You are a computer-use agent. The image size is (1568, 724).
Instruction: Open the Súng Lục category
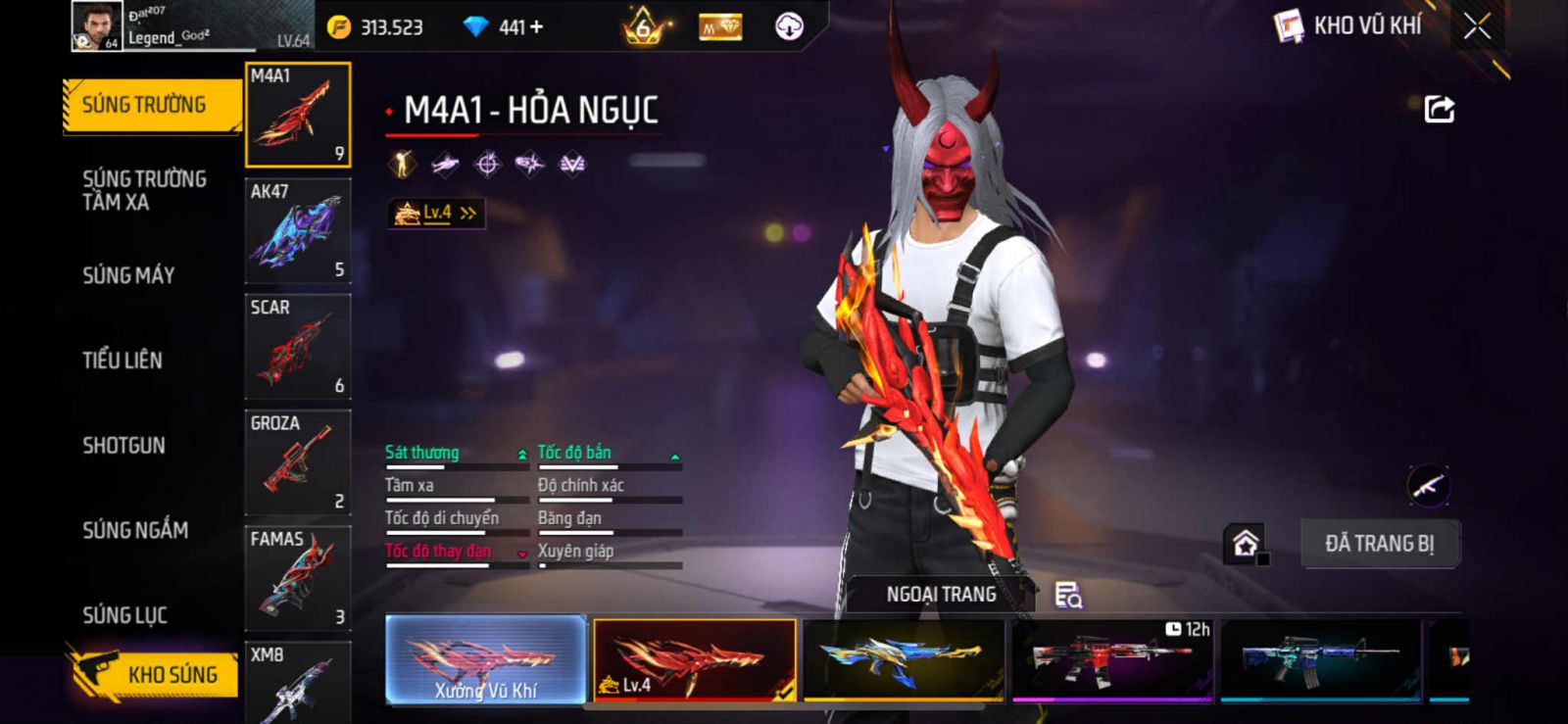tap(124, 615)
